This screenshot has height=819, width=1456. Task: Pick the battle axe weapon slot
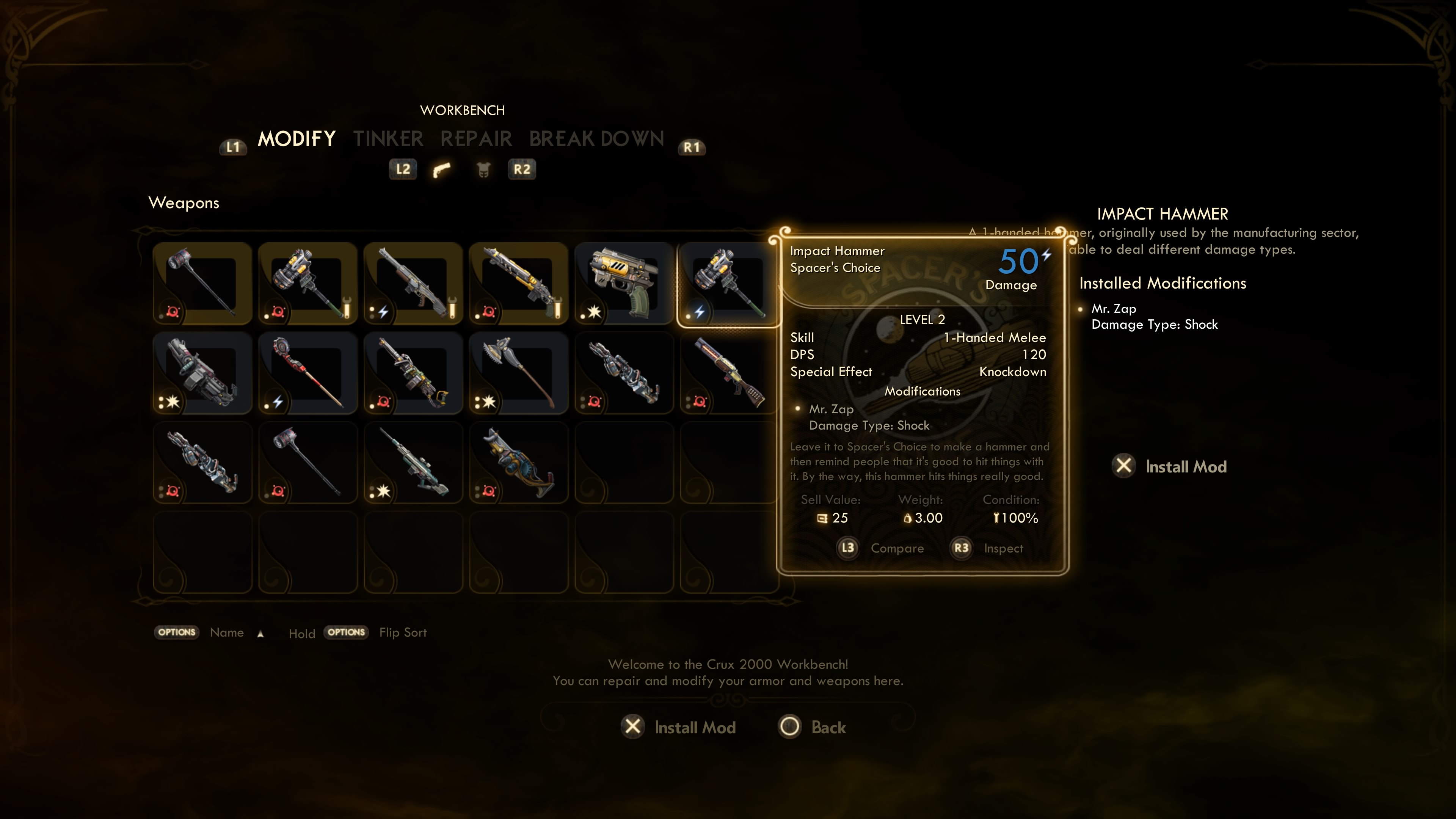tap(518, 373)
